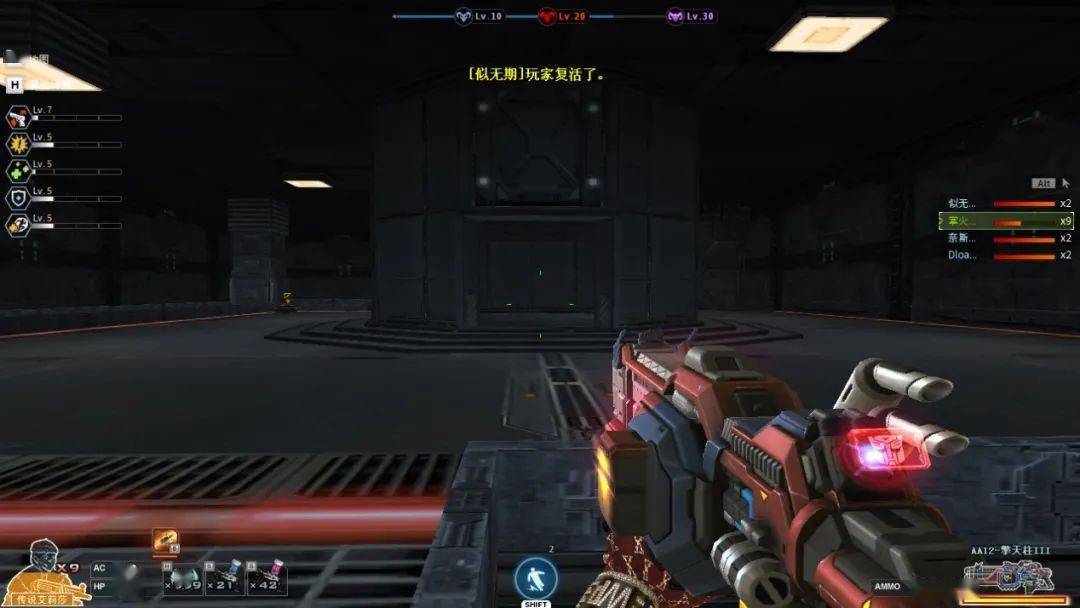
Task: Use the orange ammo item above the hotbar
Action: point(164,541)
